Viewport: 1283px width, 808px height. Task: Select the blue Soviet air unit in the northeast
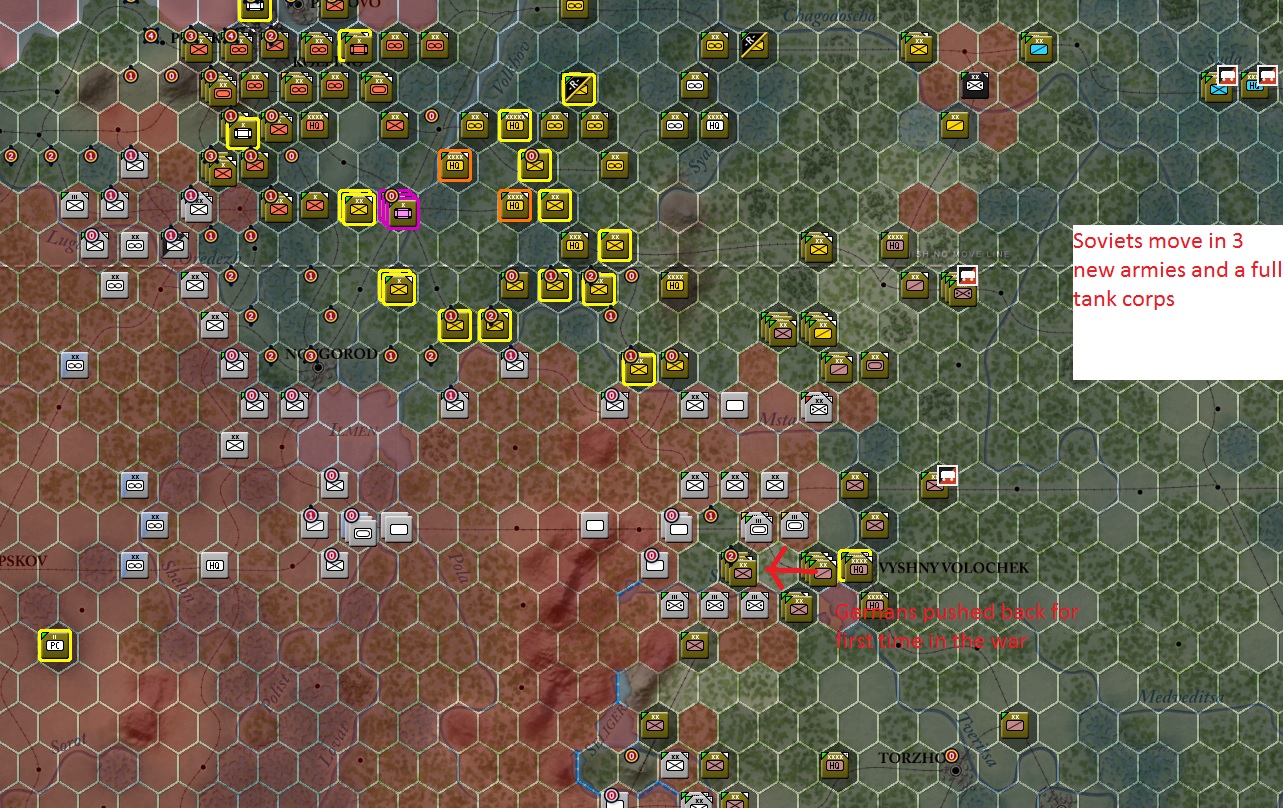pos(1038,50)
